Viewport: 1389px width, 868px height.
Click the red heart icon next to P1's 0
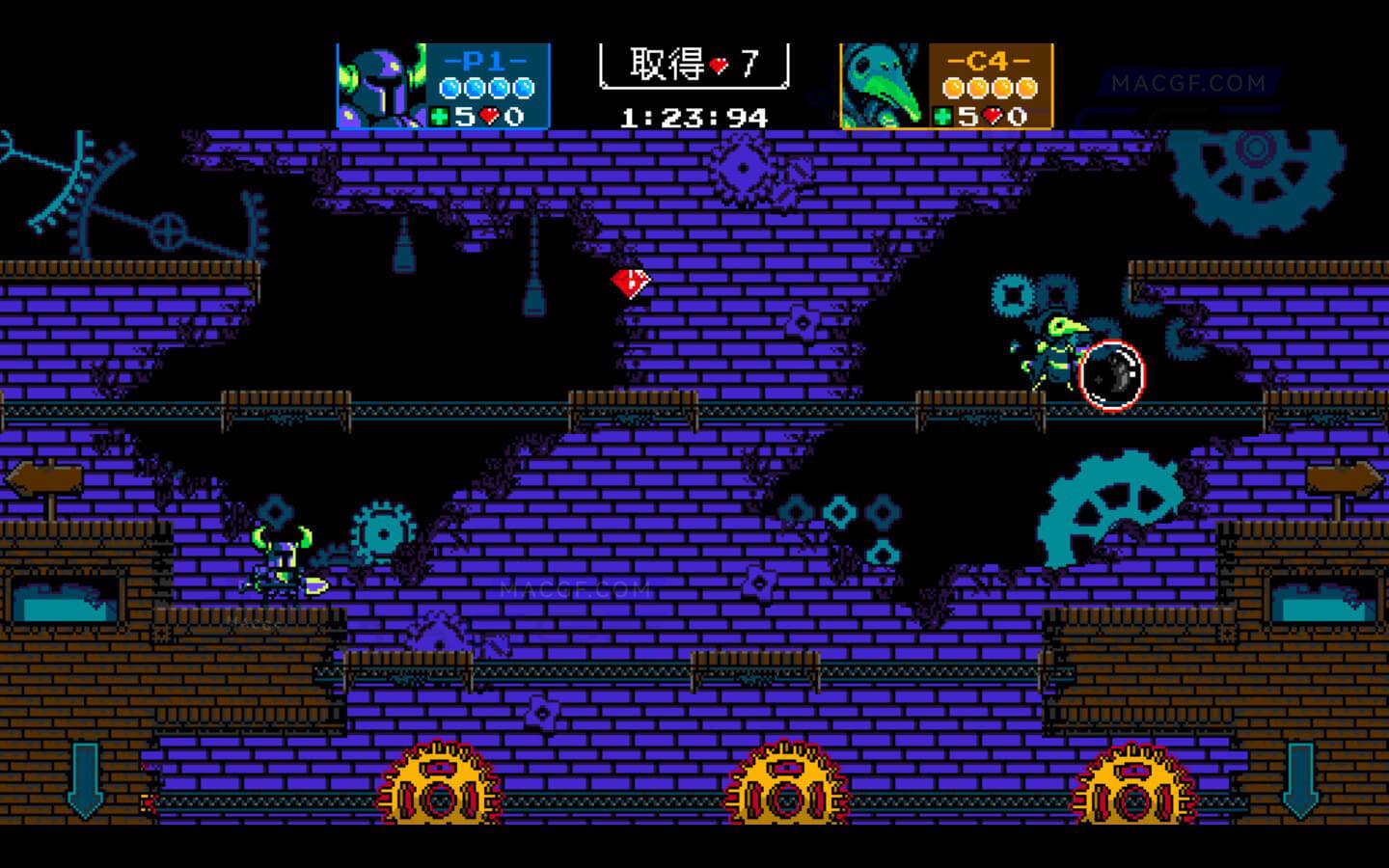(488, 116)
